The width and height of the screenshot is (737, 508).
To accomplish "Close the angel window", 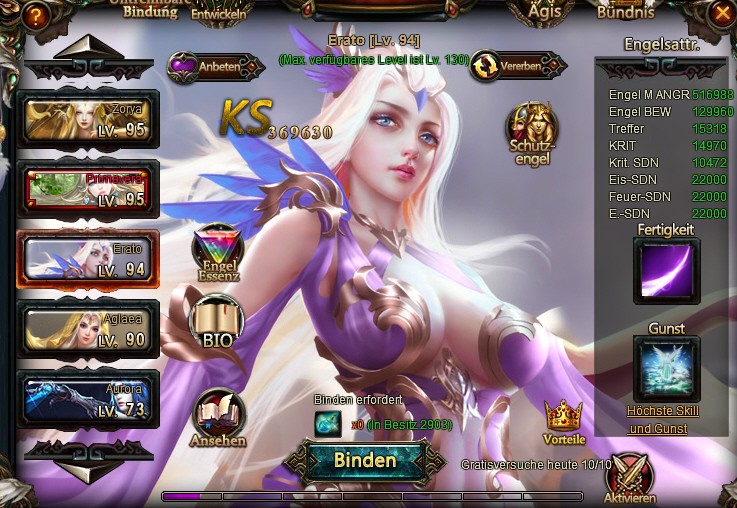I will (x=721, y=13).
